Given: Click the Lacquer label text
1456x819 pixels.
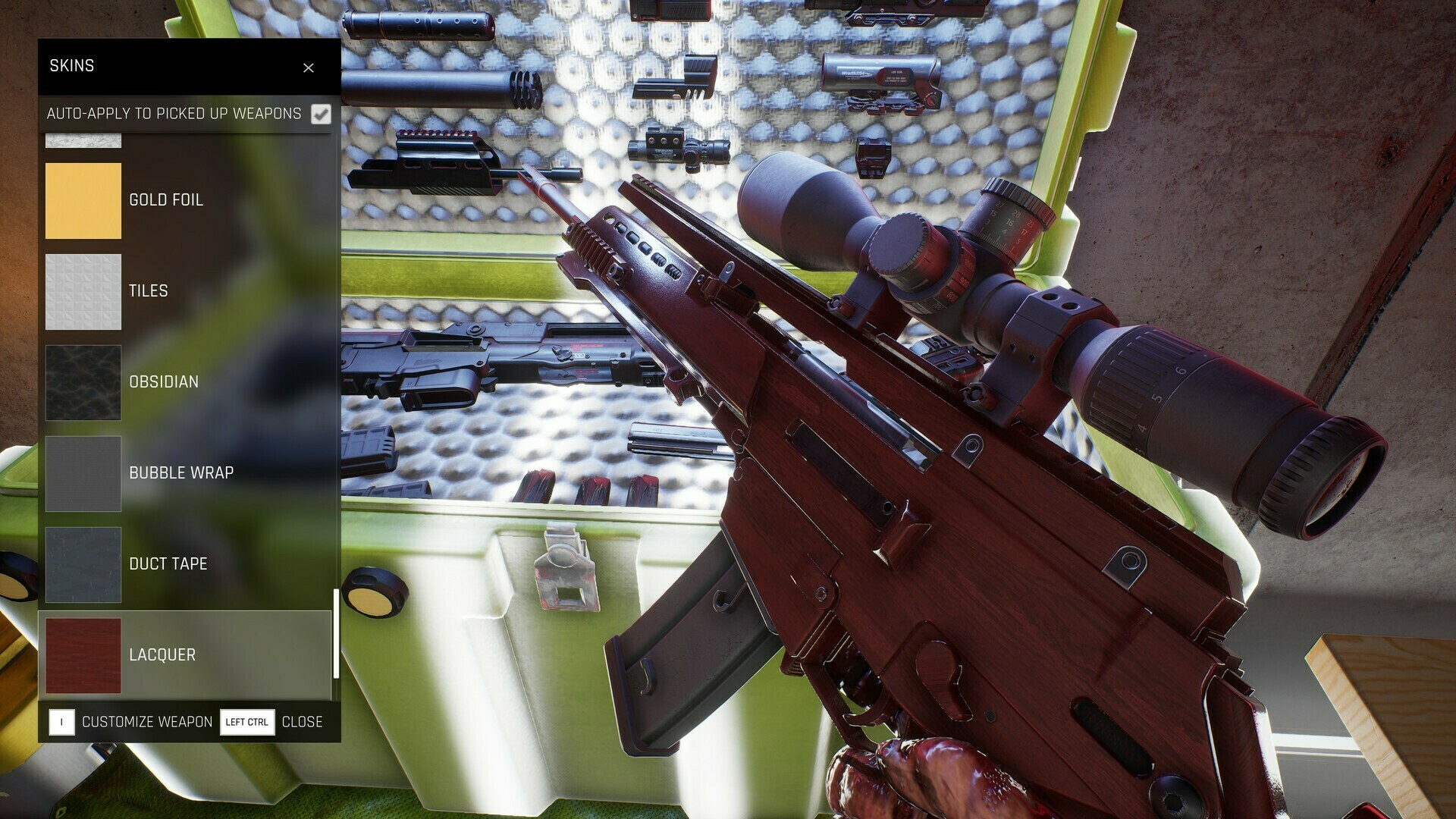Looking at the screenshot, I should click(x=164, y=655).
